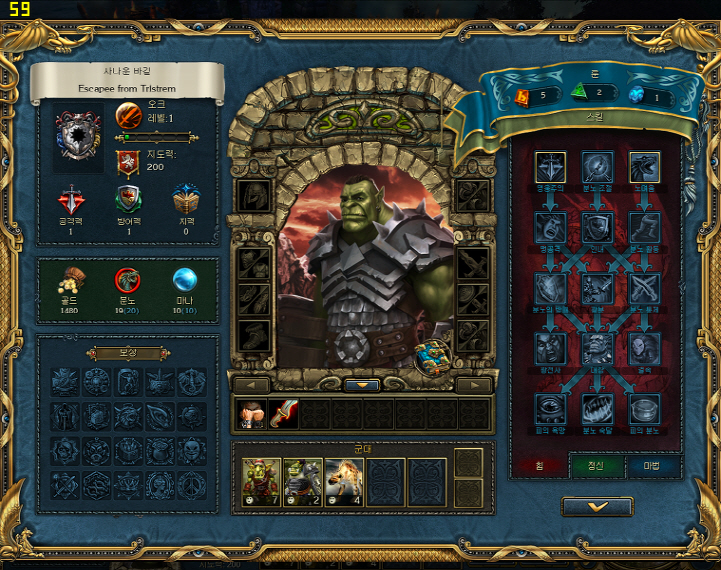Image resolution: width=721 pixels, height=570 pixels.
Task: Select the 영웅주의 skill at tree top-left
Action: [549, 168]
